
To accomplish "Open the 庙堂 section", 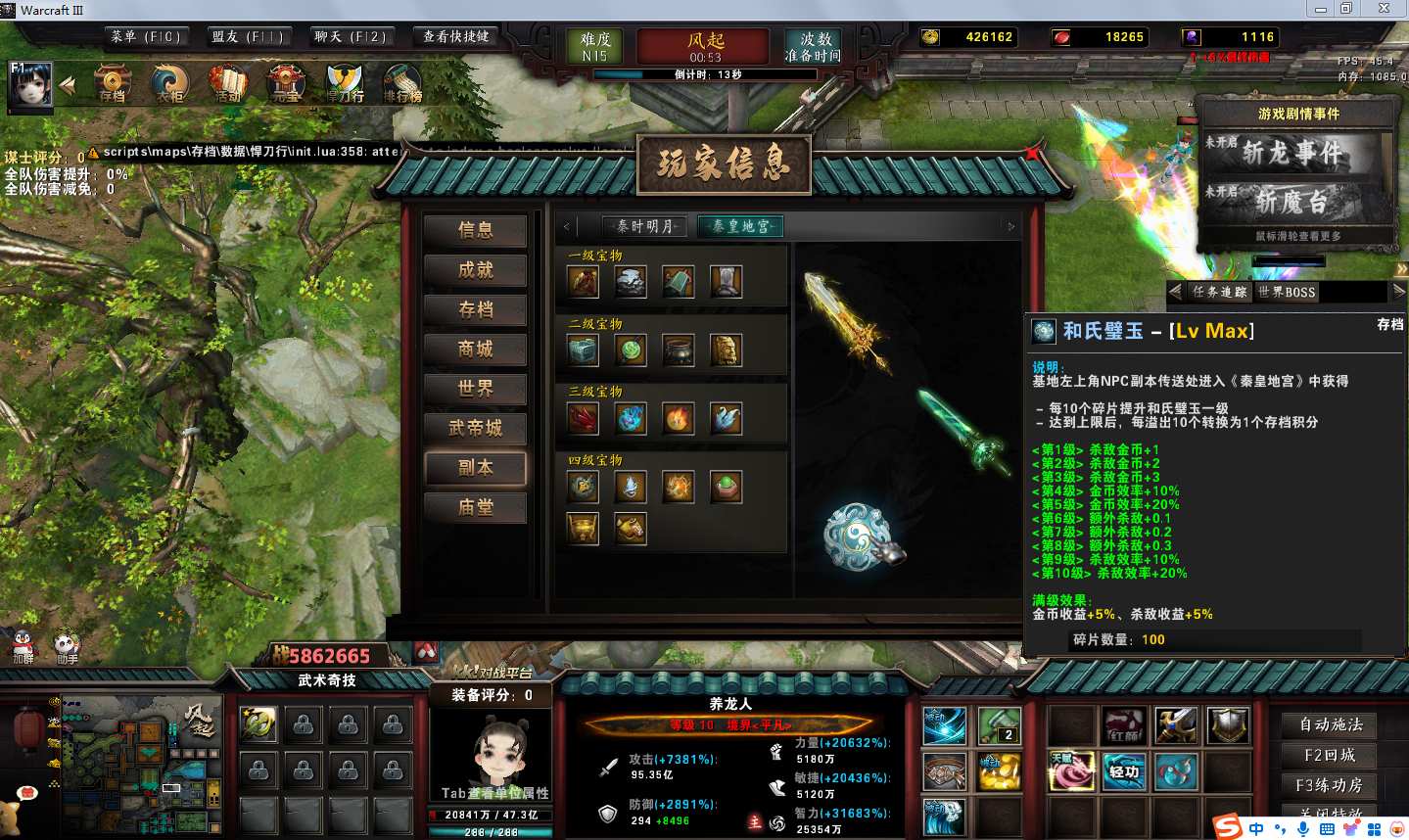I will tap(475, 507).
